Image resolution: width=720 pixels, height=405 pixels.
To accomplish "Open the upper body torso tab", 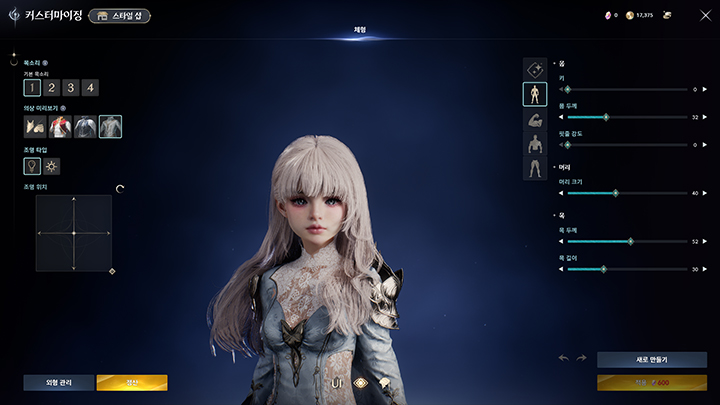I will [535, 143].
